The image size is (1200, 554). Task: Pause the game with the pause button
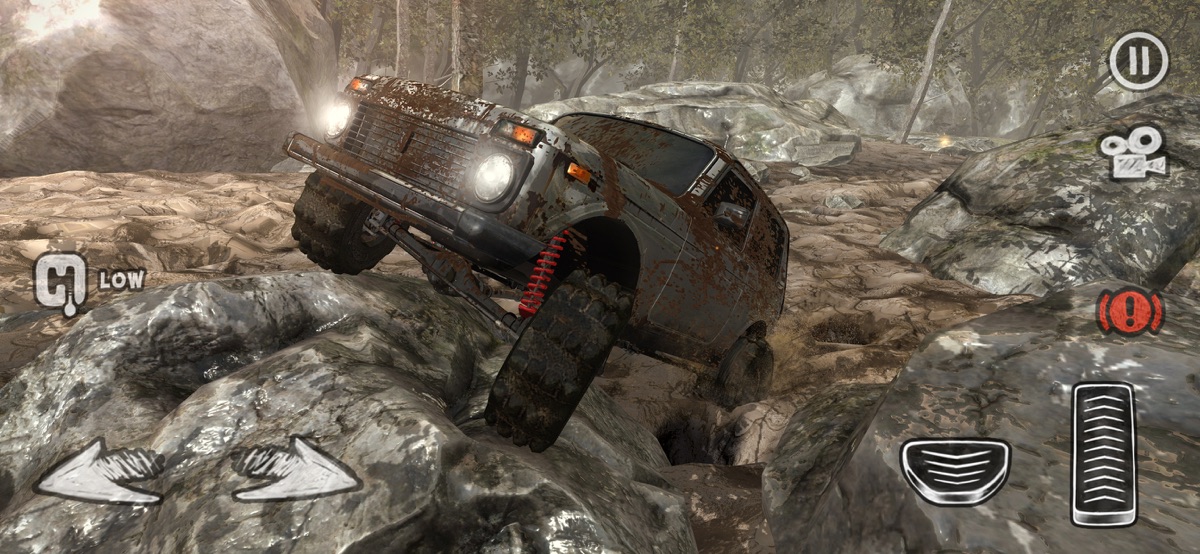tap(1138, 60)
